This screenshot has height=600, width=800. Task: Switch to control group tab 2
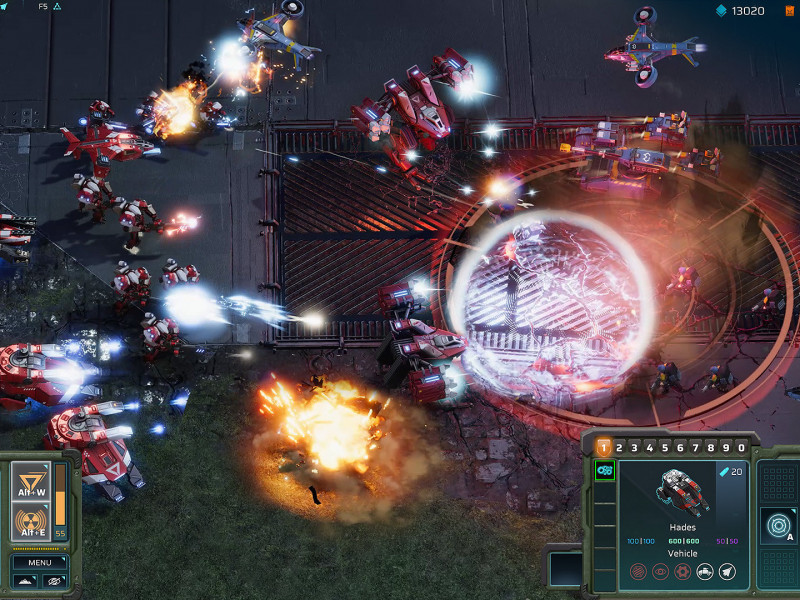point(620,447)
